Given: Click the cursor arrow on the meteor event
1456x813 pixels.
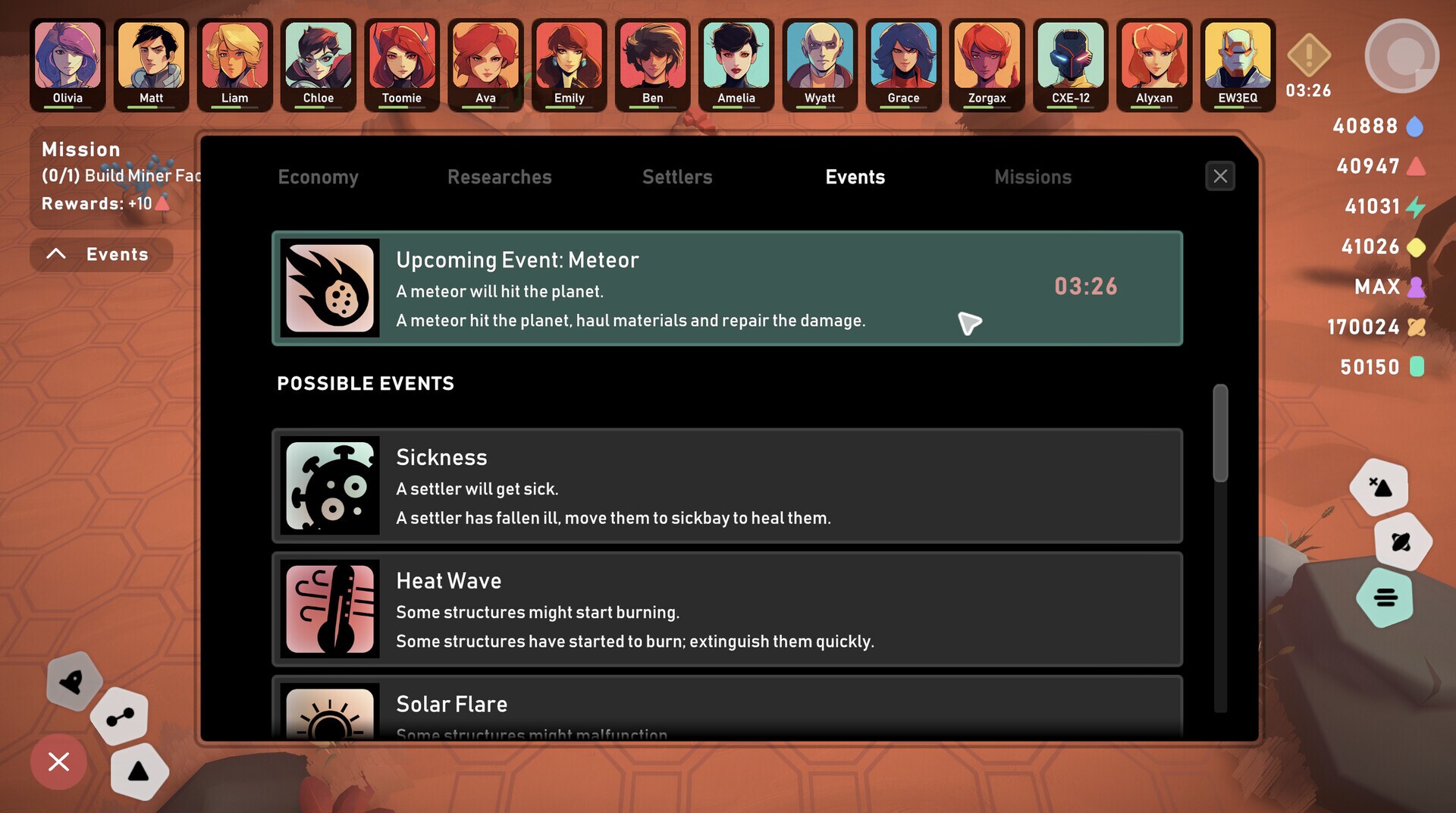Looking at the screenshot, I should 971,322.
